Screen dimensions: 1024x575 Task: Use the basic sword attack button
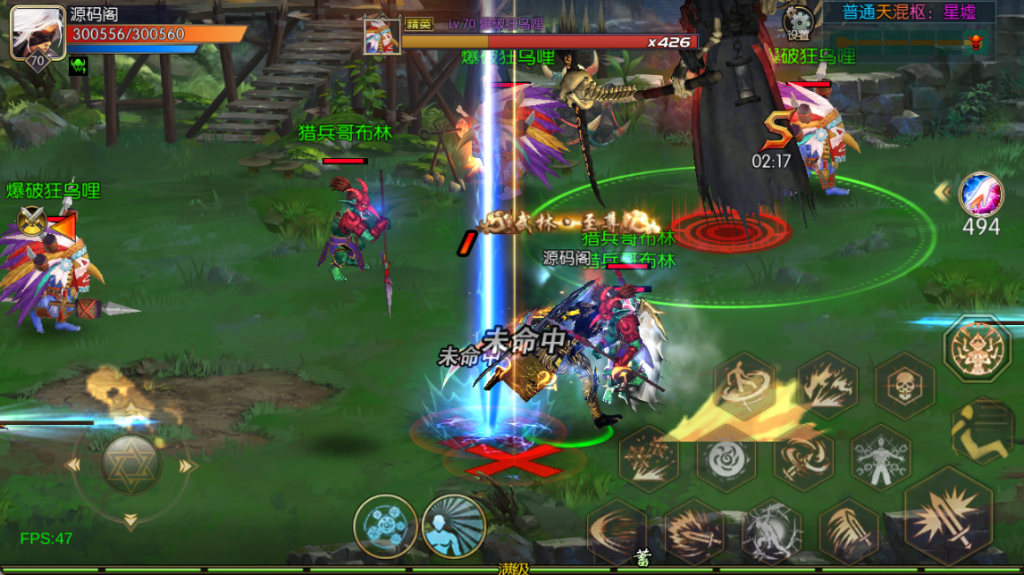tap(948, 517)
